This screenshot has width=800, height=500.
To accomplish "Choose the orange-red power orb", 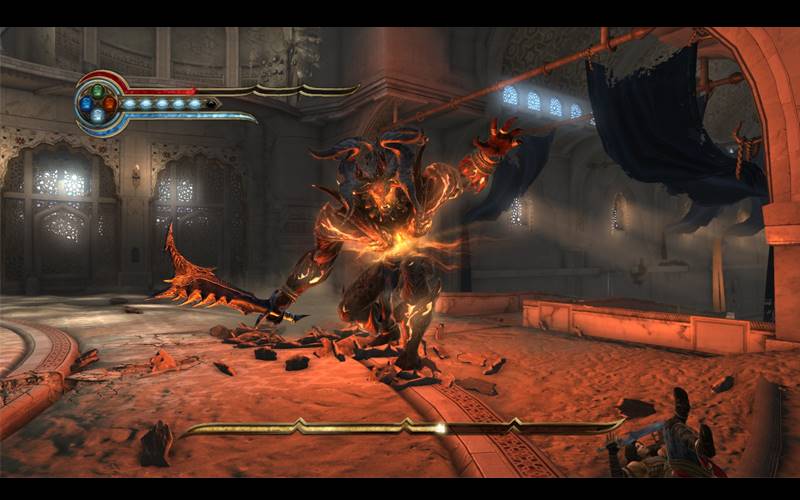I will point(109,103).
